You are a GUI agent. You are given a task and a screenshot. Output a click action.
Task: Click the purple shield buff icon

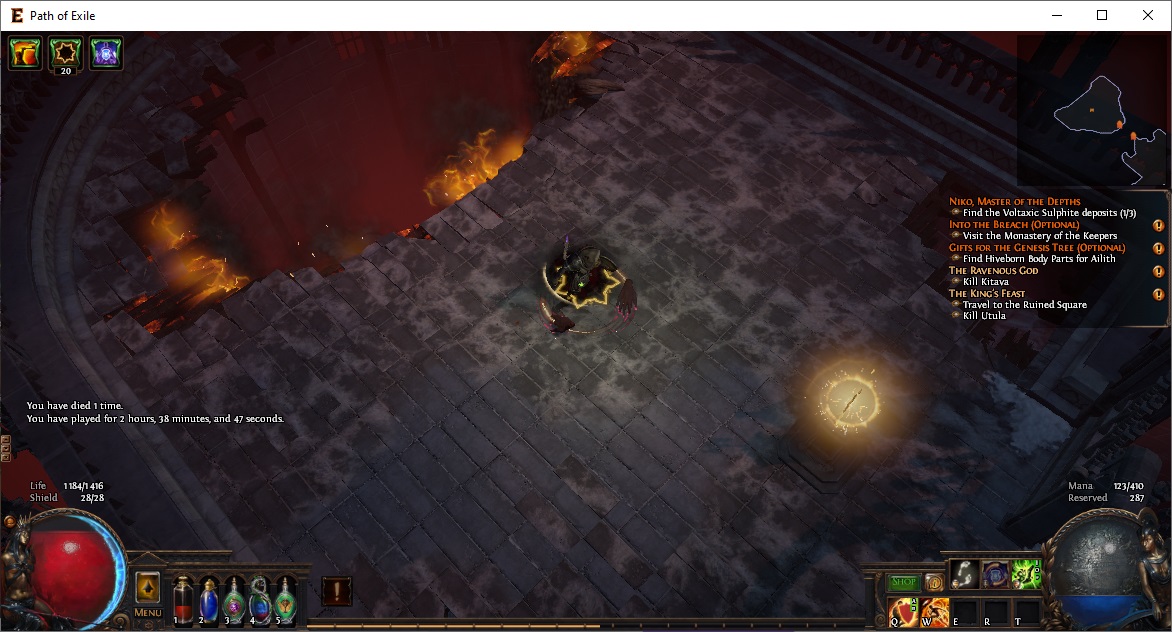[106, 53]
